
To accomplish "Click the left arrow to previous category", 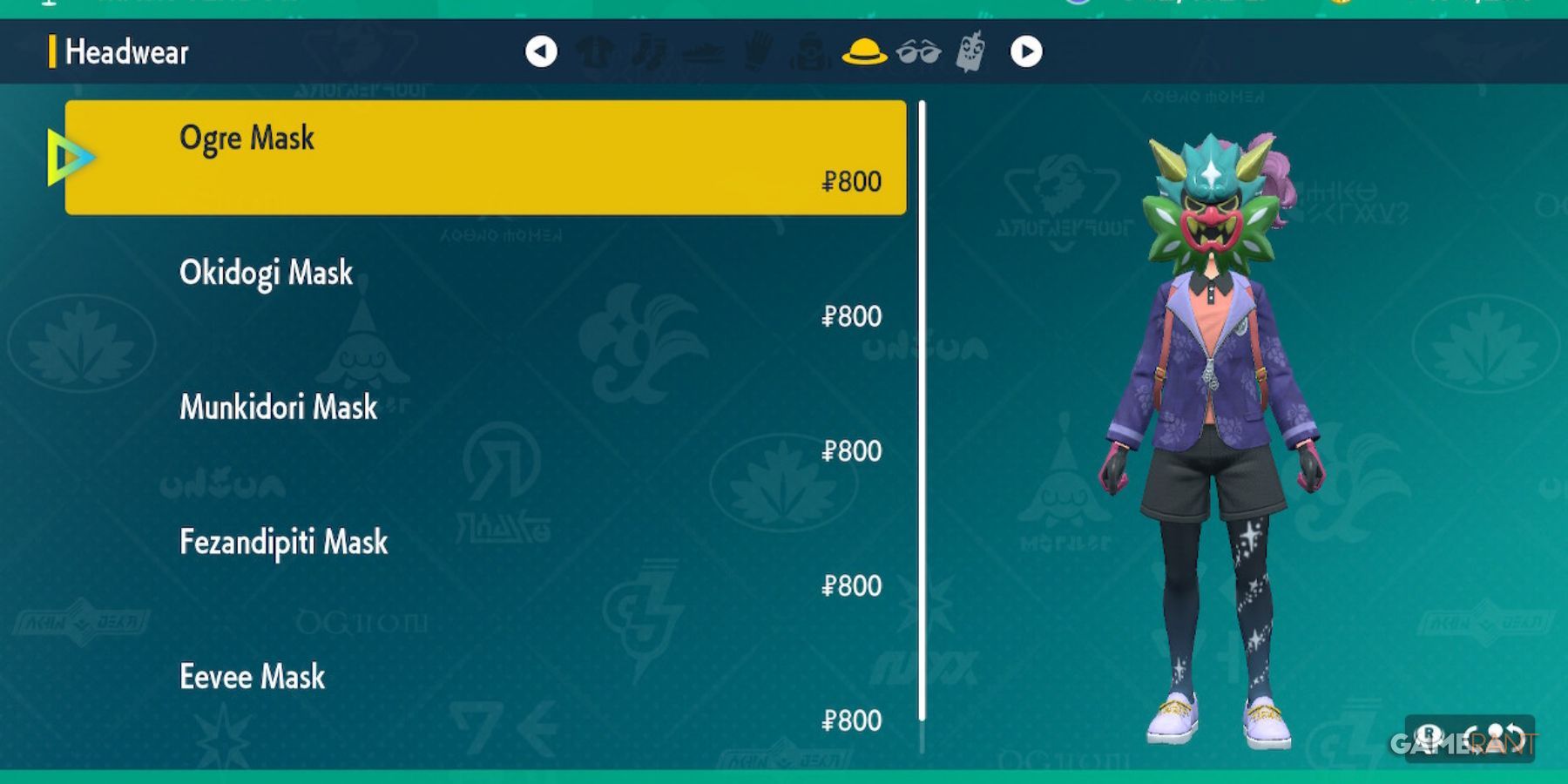I will pyautogui.click(x=544, y=51).
